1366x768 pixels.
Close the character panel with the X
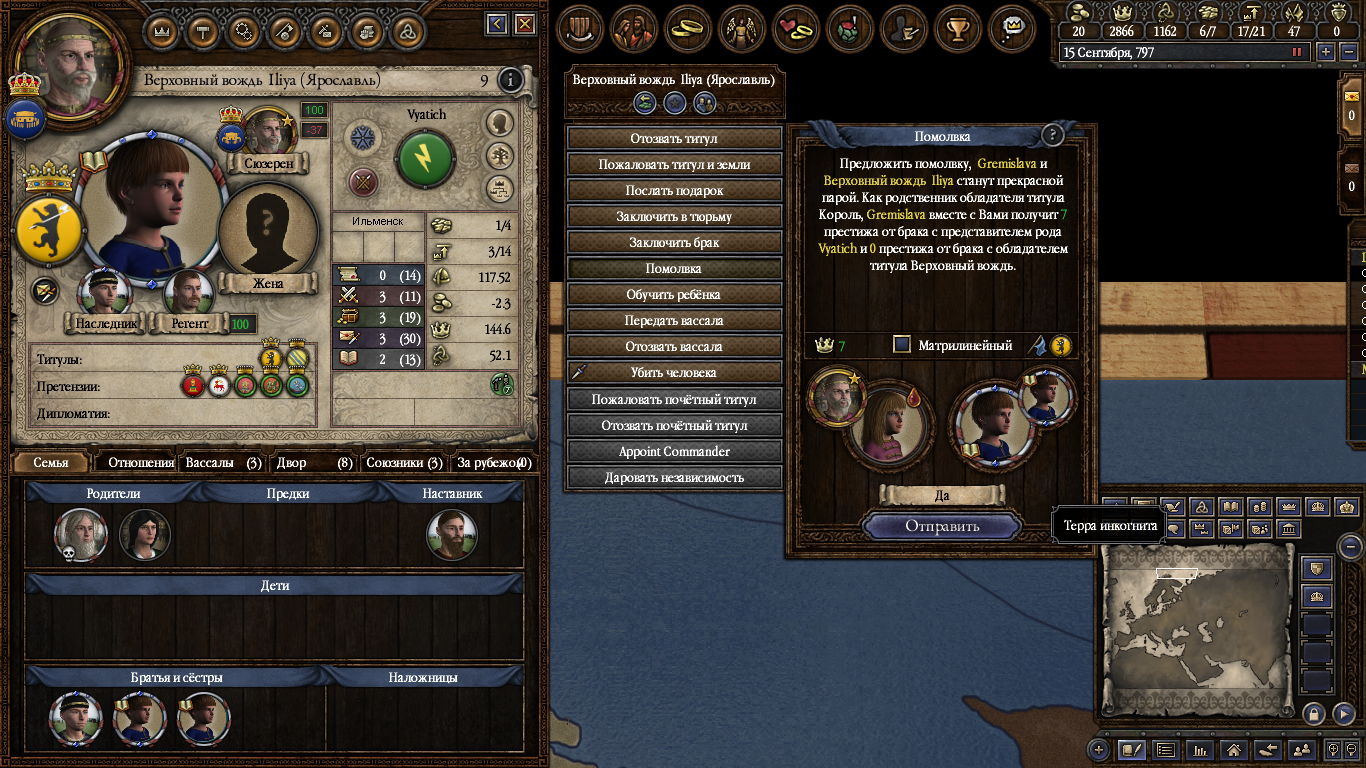pos(524,24)
